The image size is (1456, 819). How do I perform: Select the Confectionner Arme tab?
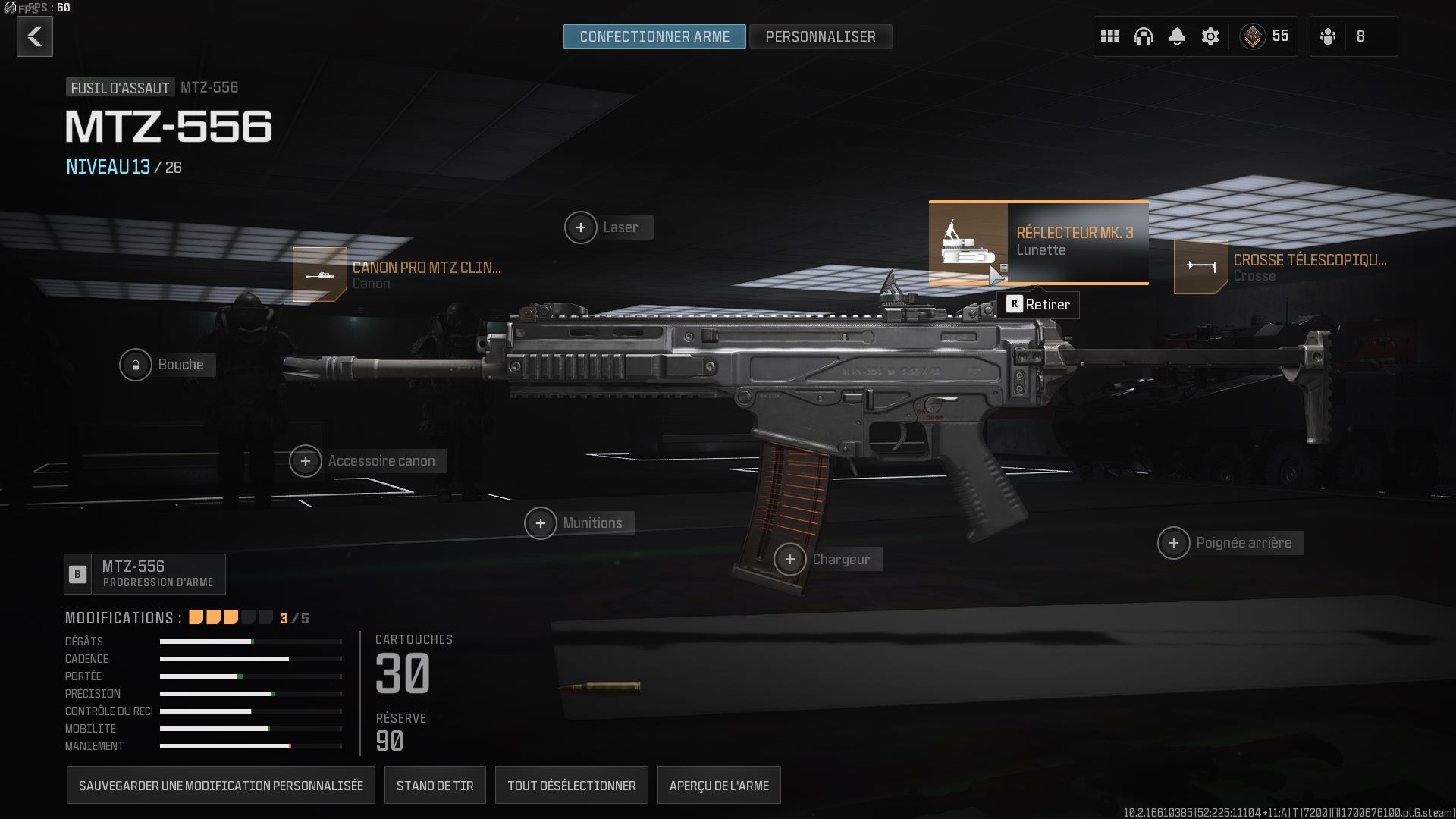tap(654, 36)
